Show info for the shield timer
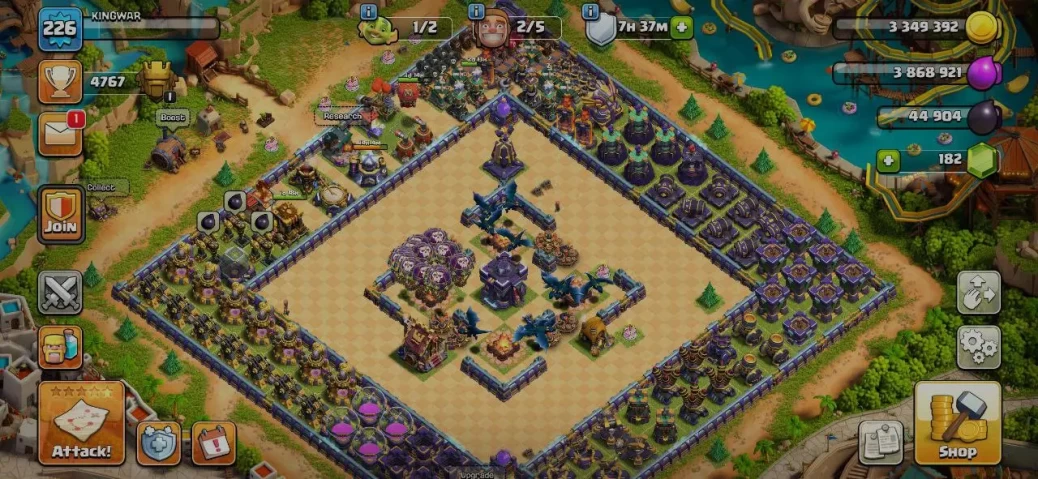The height and width of the screenshot is (479, 1038). tap(590, 11)
